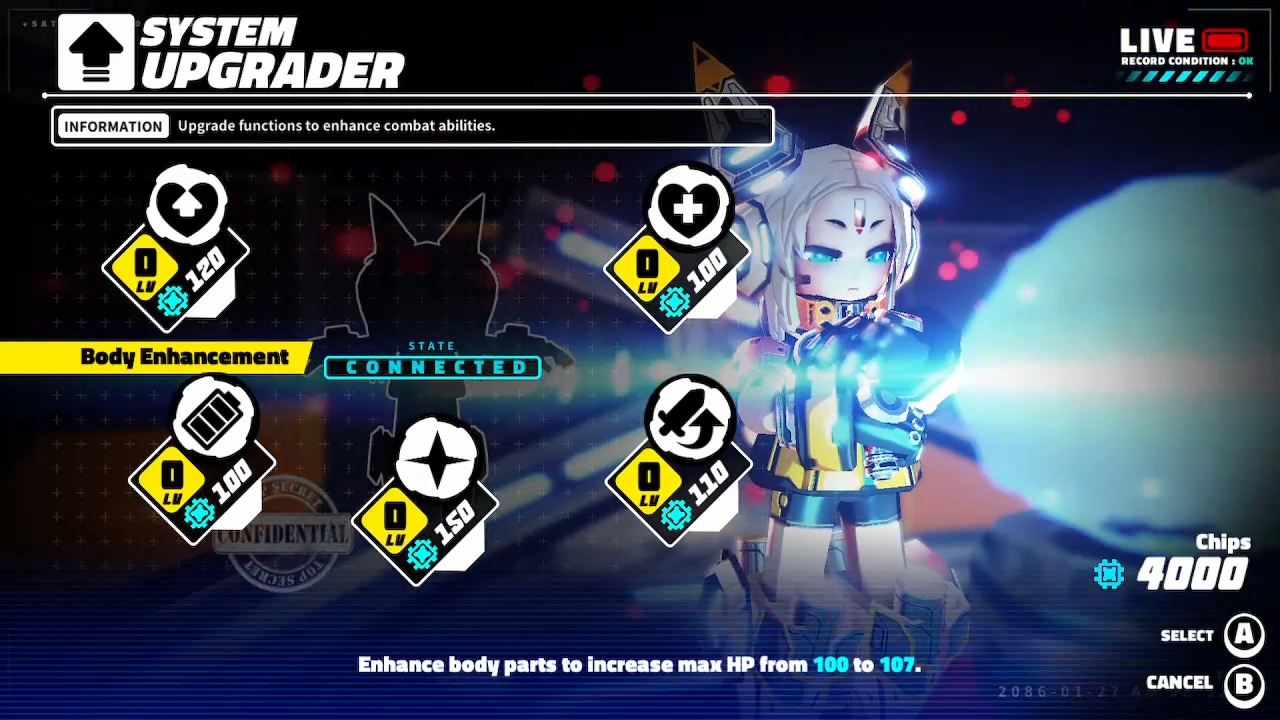Viewport: 1280px width, 720px height.
Task: Select the Body Enhancement tab
Action: (x=184, y=356)
